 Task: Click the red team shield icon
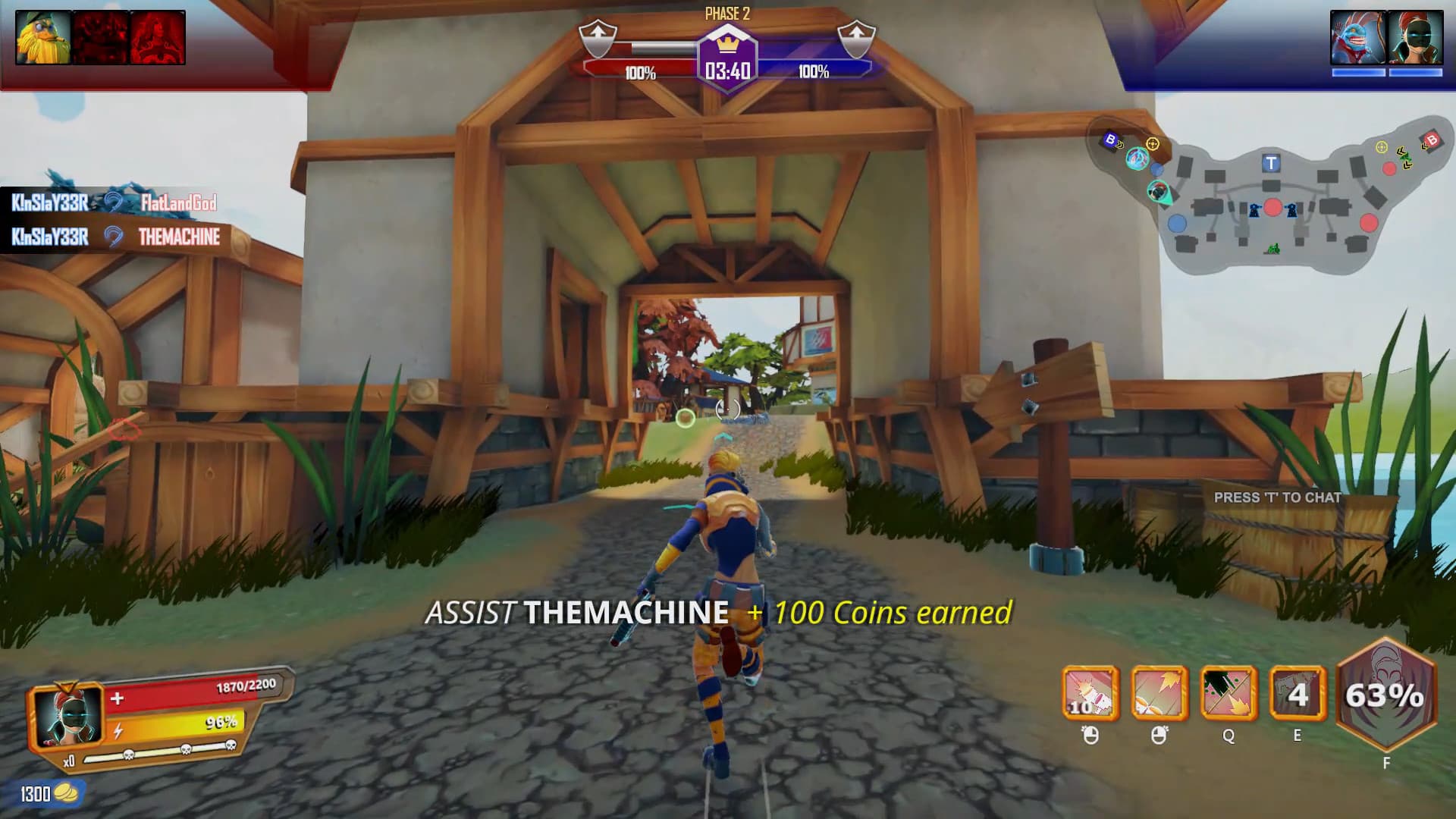point(598,38)
